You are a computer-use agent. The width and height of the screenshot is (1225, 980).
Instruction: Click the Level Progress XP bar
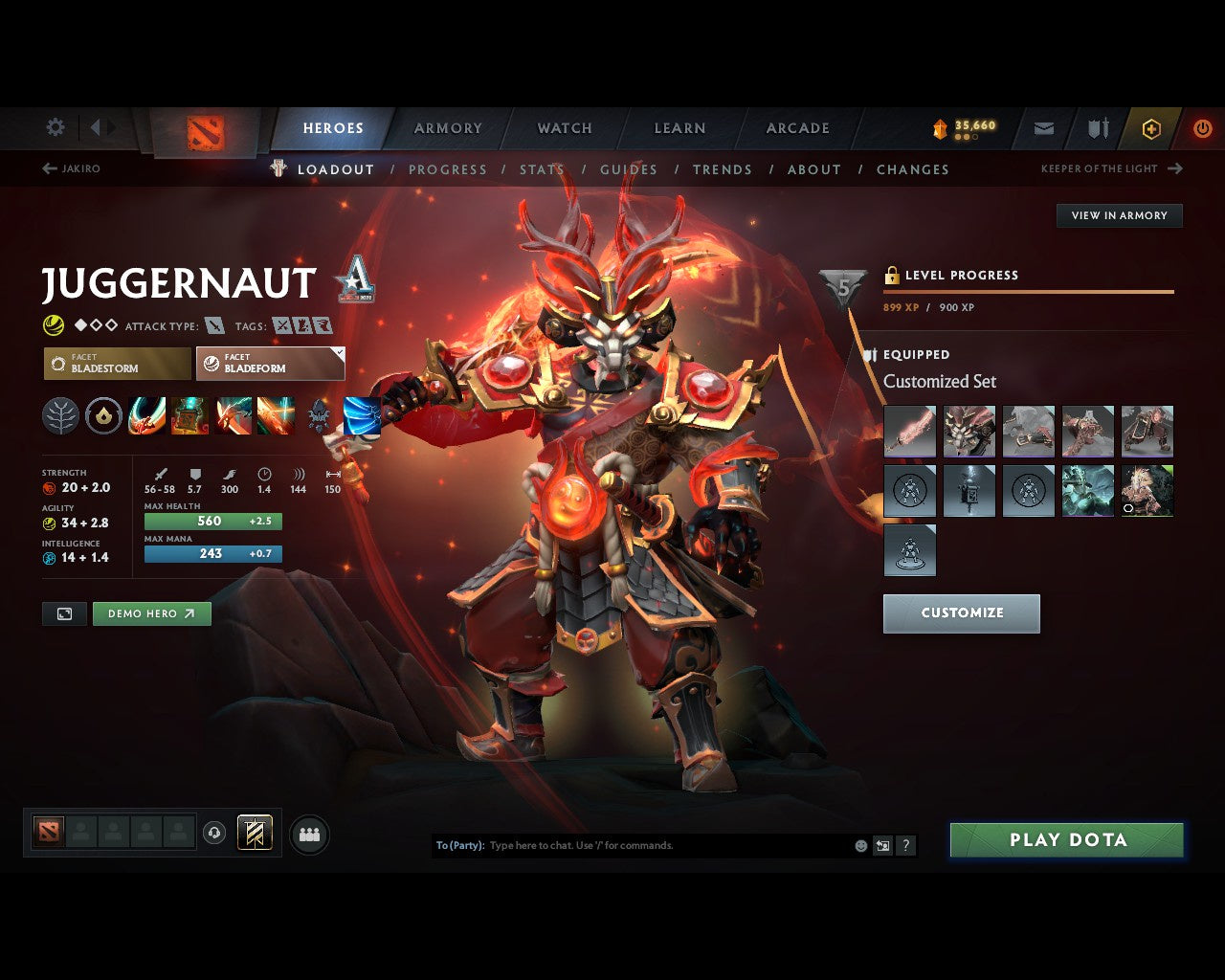pyautogui.click(x=1029, y=292)
